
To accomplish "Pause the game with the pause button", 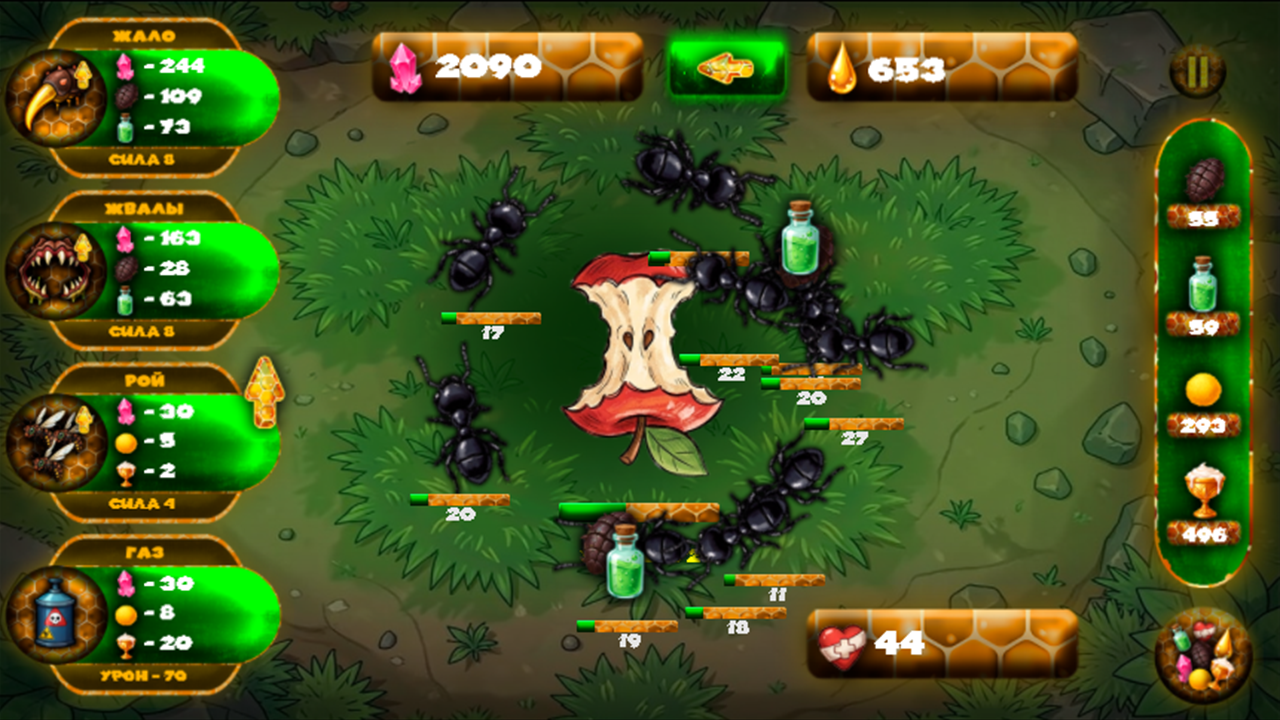I will coord(1197,71).
